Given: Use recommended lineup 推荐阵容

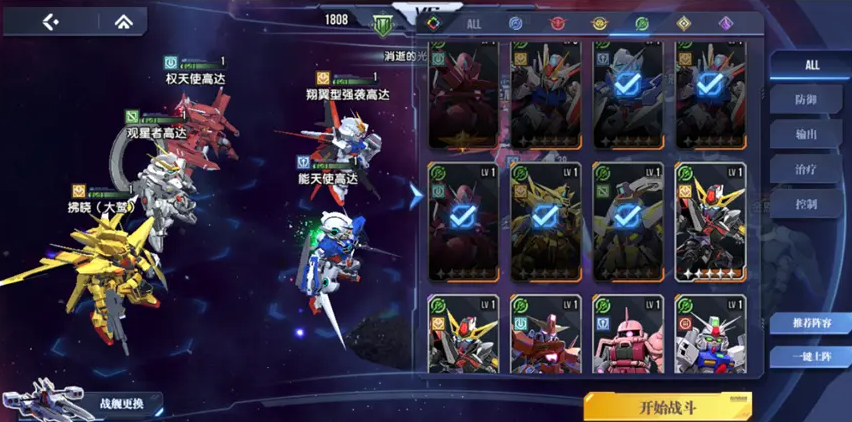Looking at the screenshot, I should tap(811, 323).
